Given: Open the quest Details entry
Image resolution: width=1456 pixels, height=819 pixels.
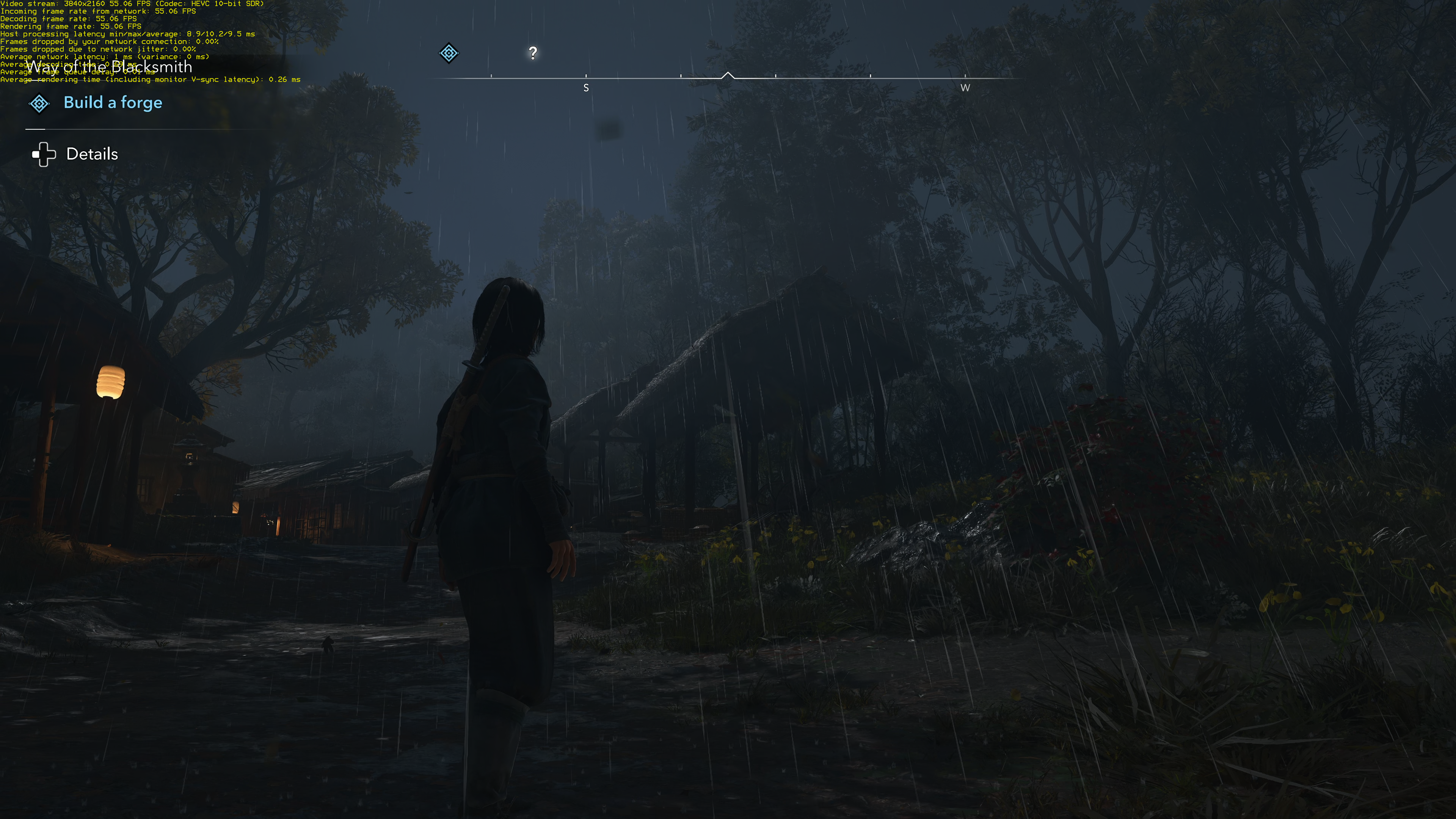Looking at the screenshot, I should tap(91, 154).
